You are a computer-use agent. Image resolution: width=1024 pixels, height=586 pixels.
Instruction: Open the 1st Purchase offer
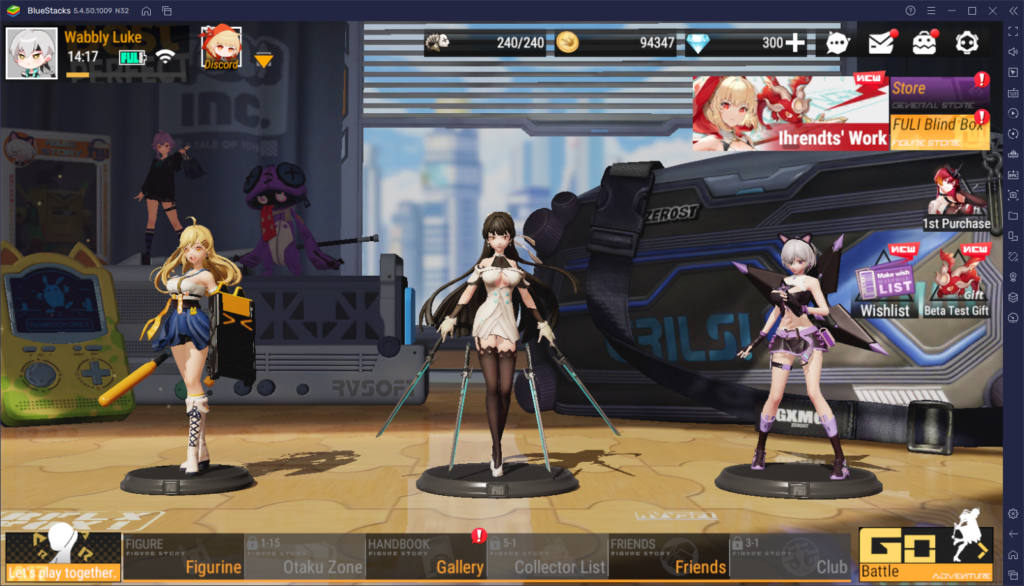[956, 198]
